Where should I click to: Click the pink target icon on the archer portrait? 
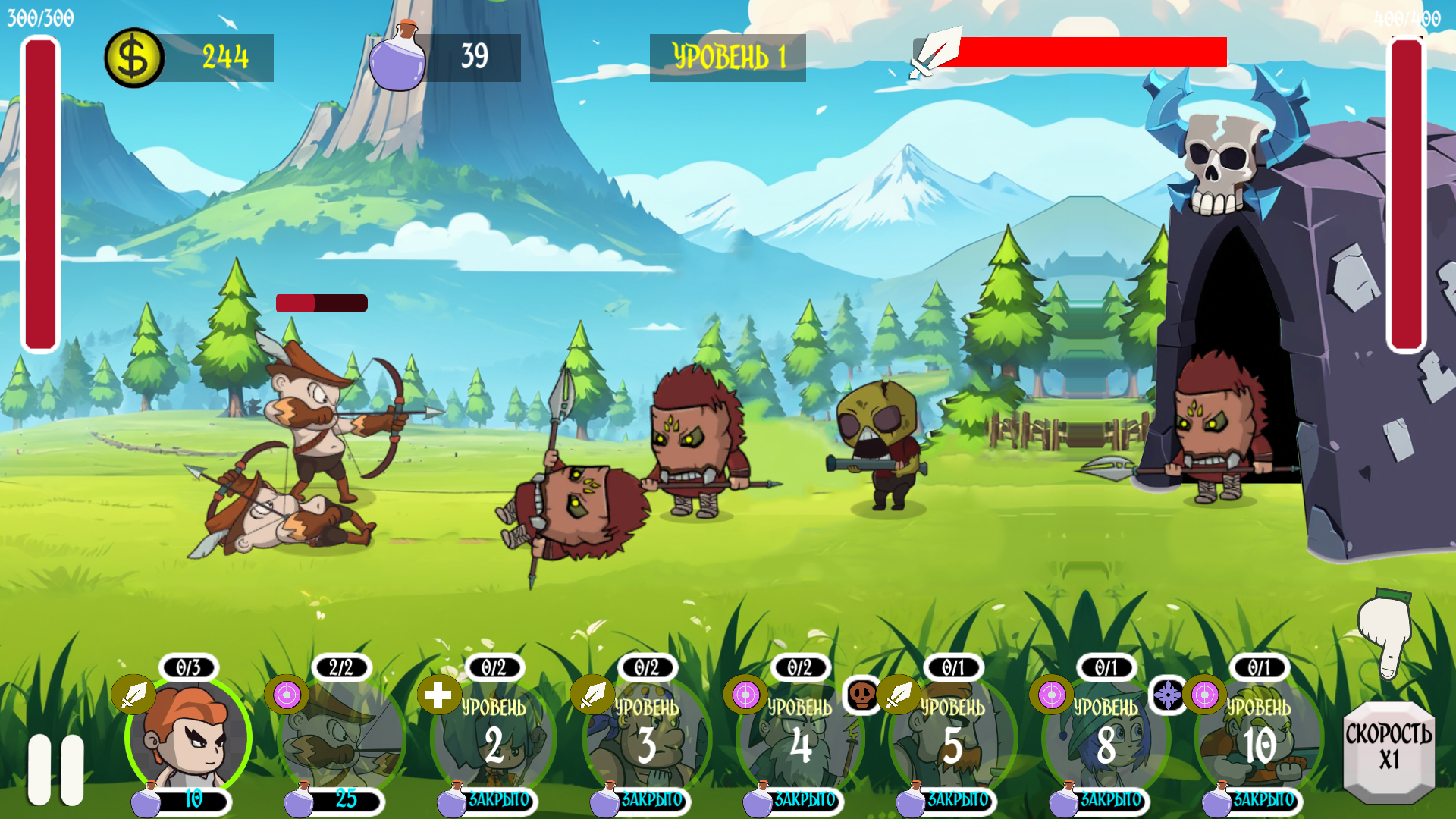(x=287, y=694)
